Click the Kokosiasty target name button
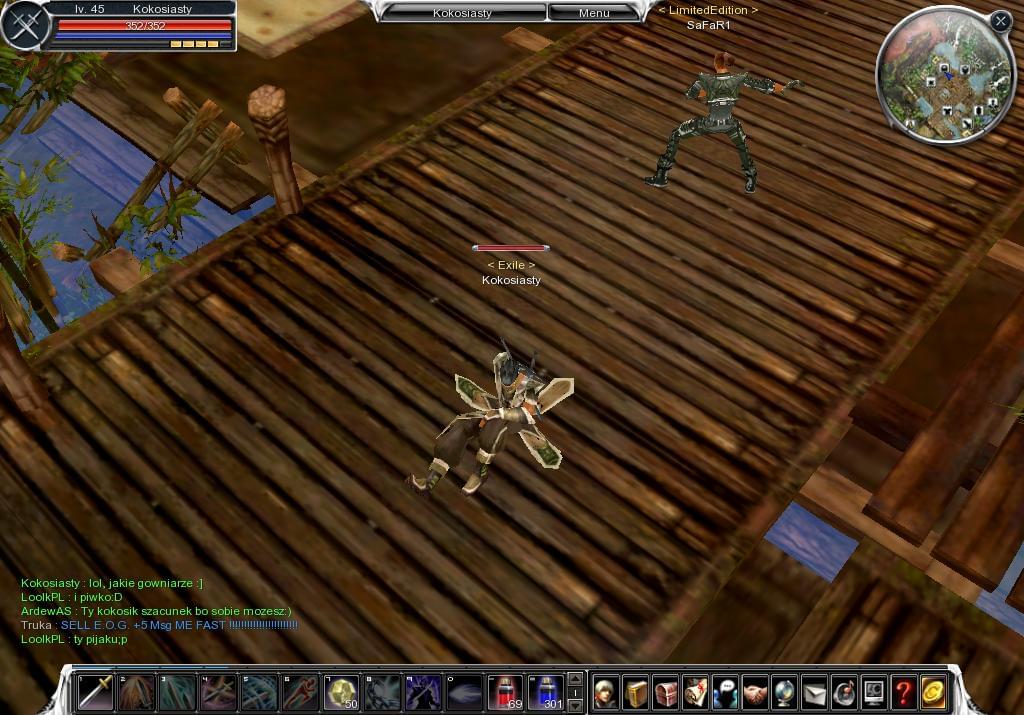 pyautogui.click(x=461, y=13)
